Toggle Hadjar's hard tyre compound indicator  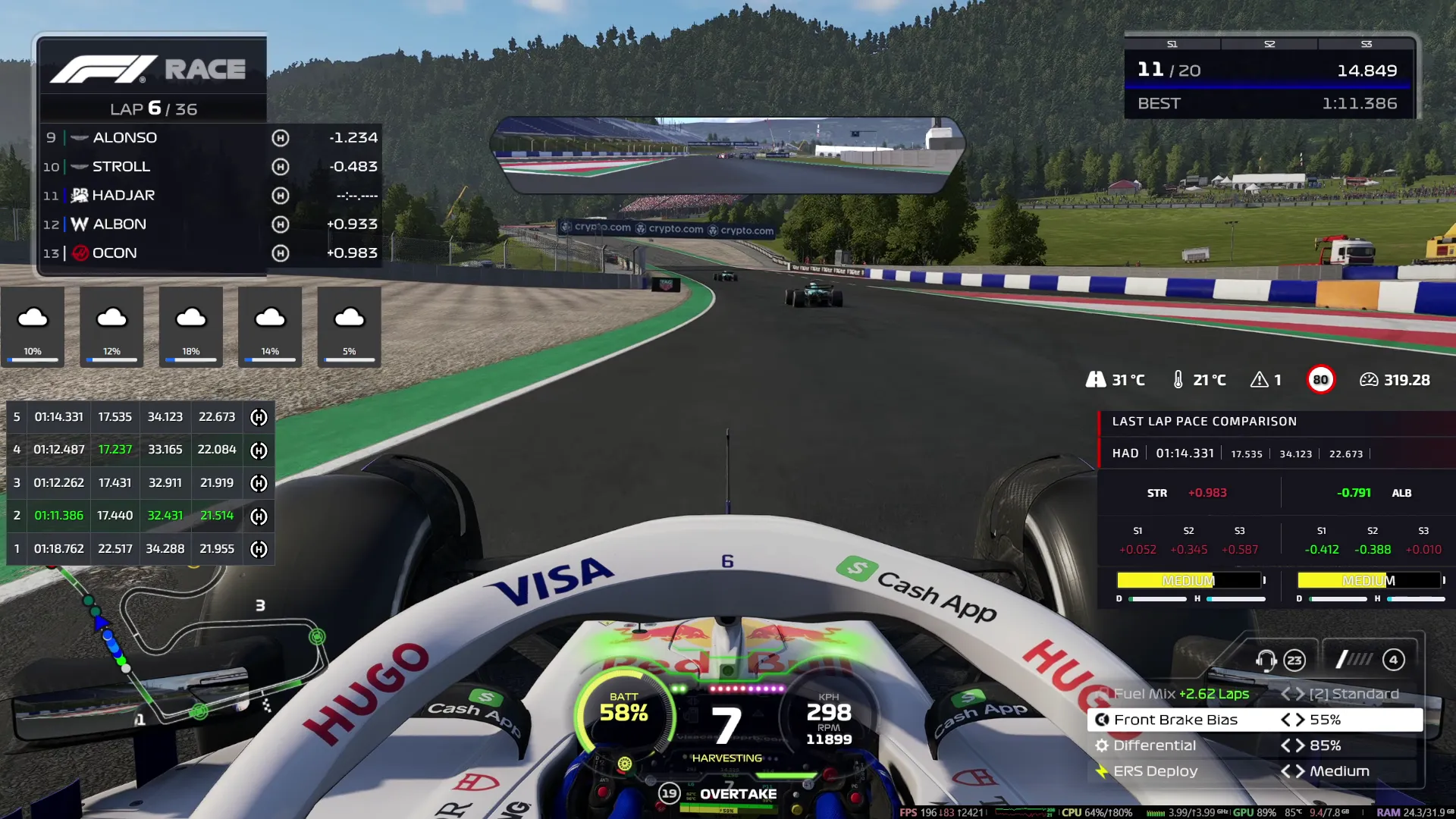[x=281, y=195]
